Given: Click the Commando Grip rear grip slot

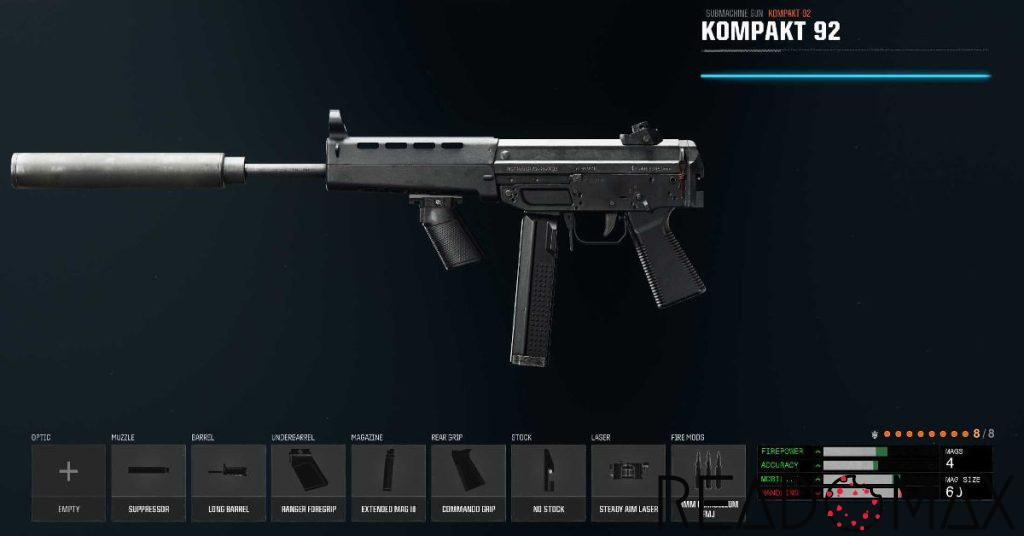Looking at the screenshot, I should 468,482.
